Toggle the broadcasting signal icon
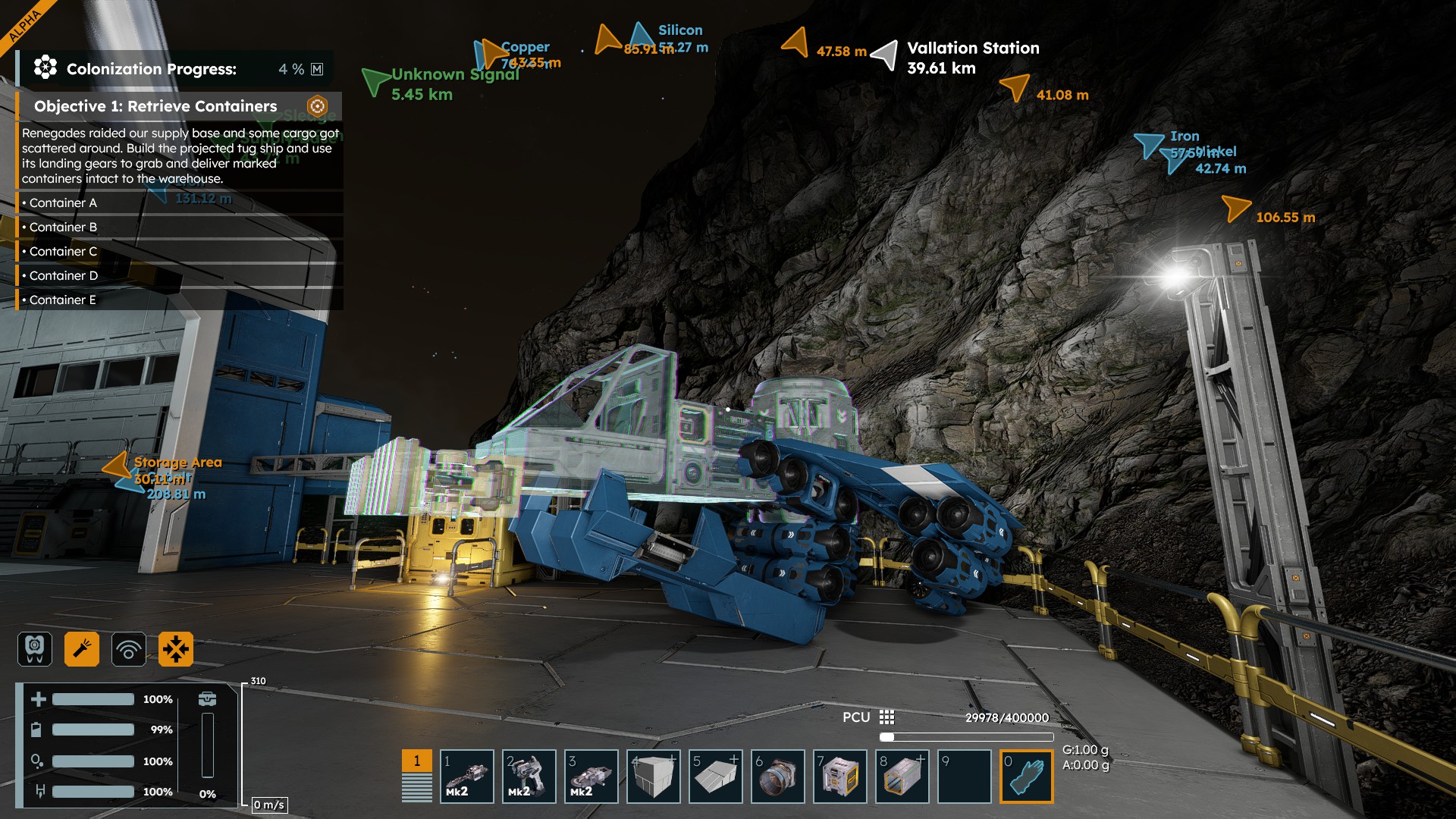 [129, 649]
